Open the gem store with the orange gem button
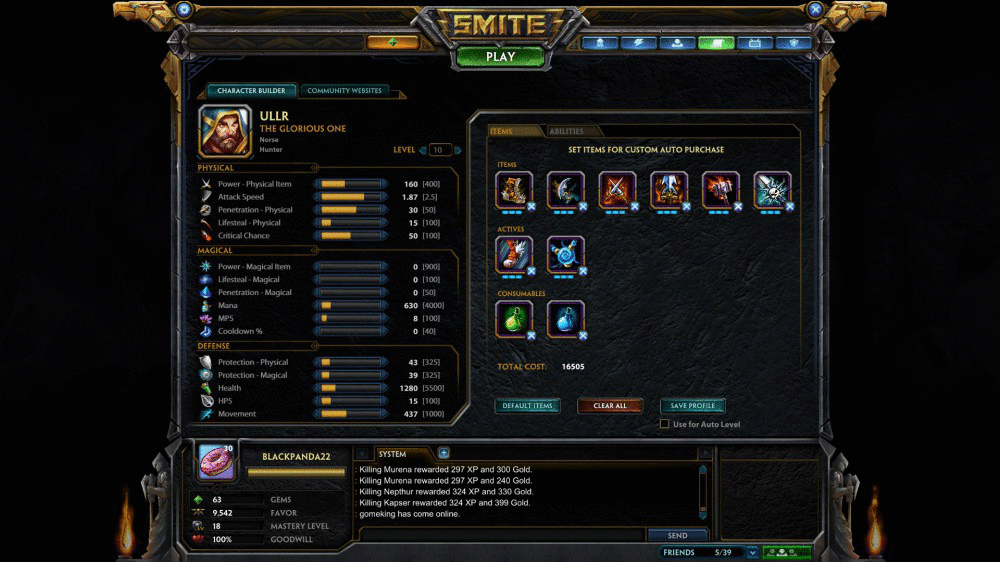The width and height of the screenshot is (1000, 562). click(393, 42)
